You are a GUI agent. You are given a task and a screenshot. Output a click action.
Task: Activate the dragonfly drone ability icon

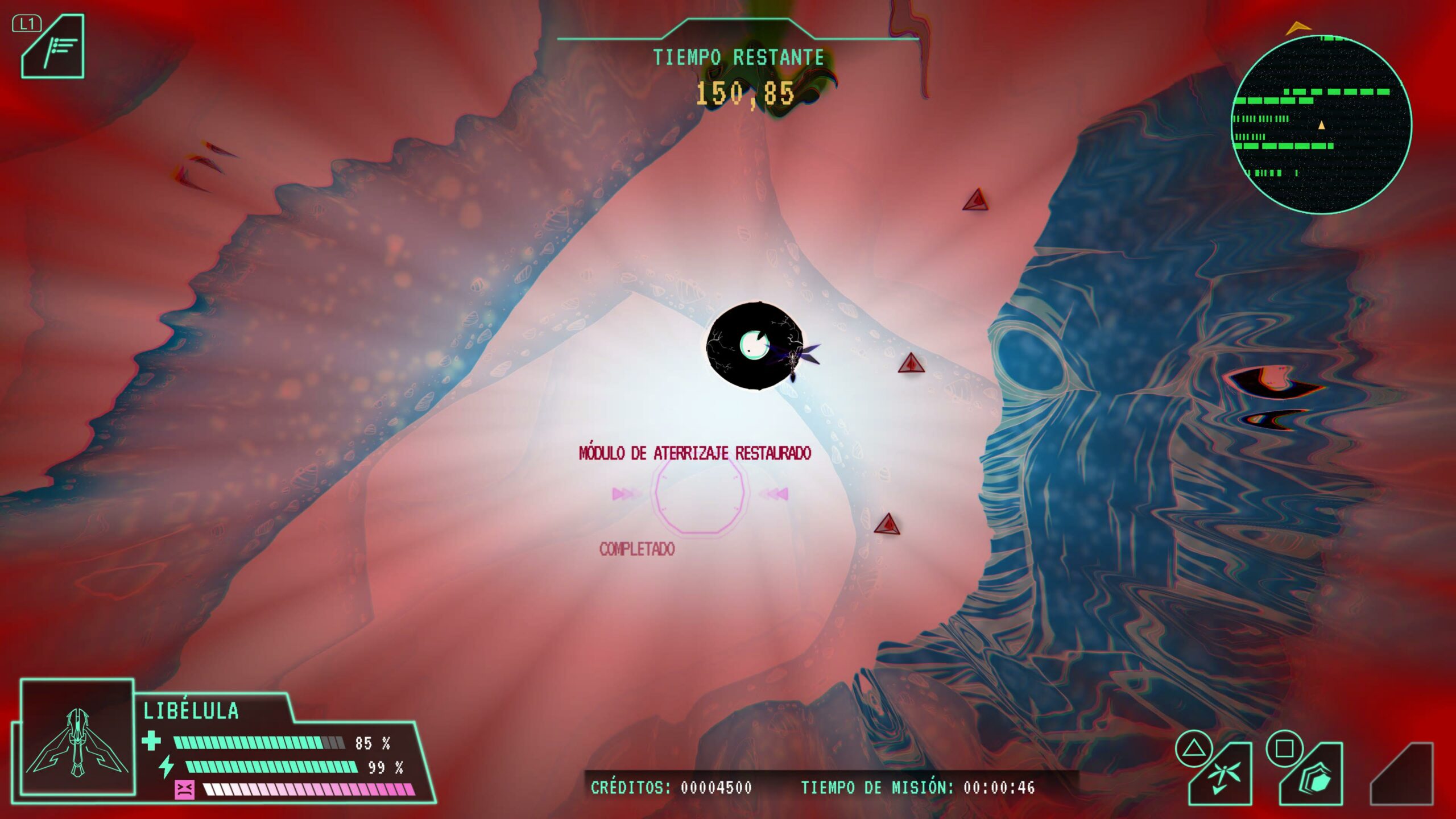coord(1221,776)
